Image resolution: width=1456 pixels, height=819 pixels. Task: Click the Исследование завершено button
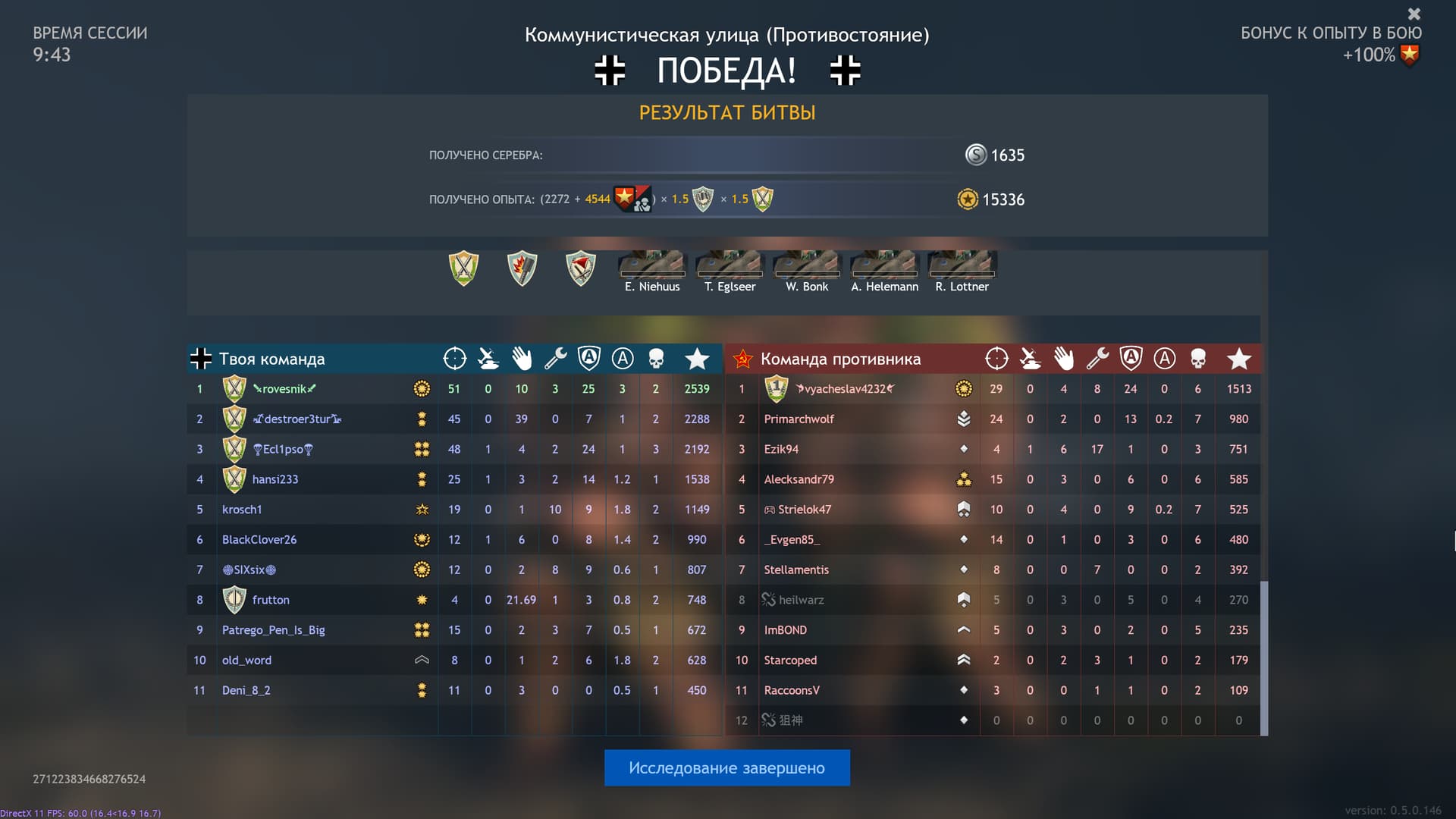point(726,767)
